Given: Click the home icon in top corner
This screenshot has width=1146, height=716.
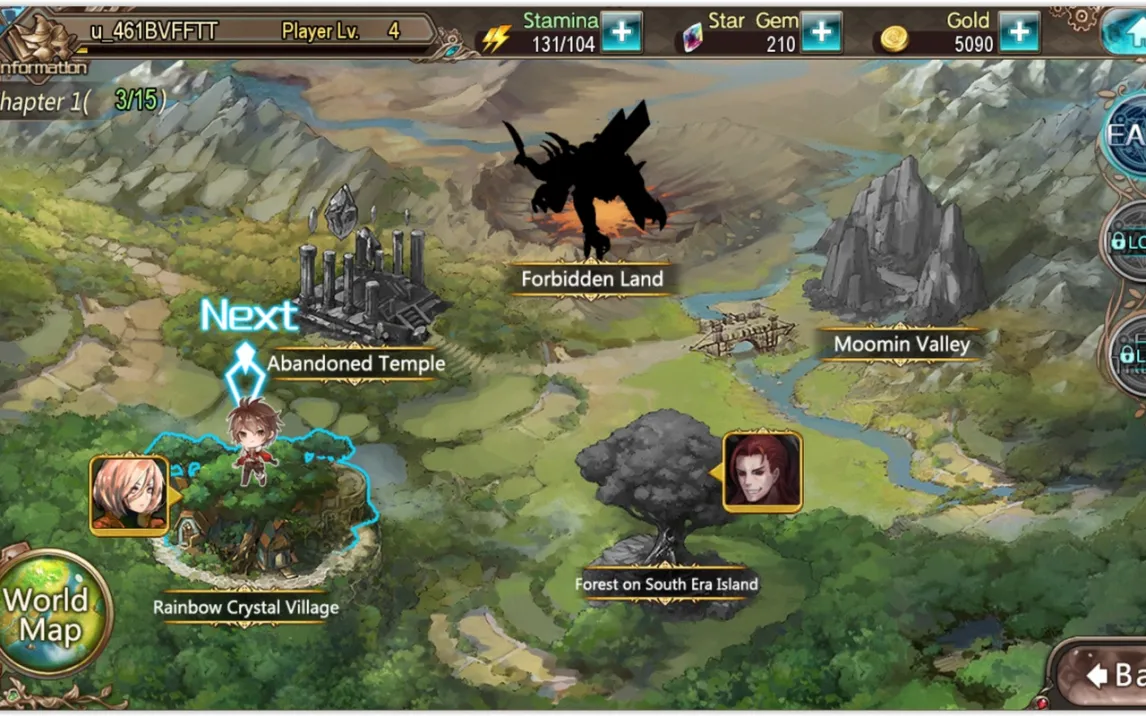Looking at the screenshot, I should tap(1127, 32).
